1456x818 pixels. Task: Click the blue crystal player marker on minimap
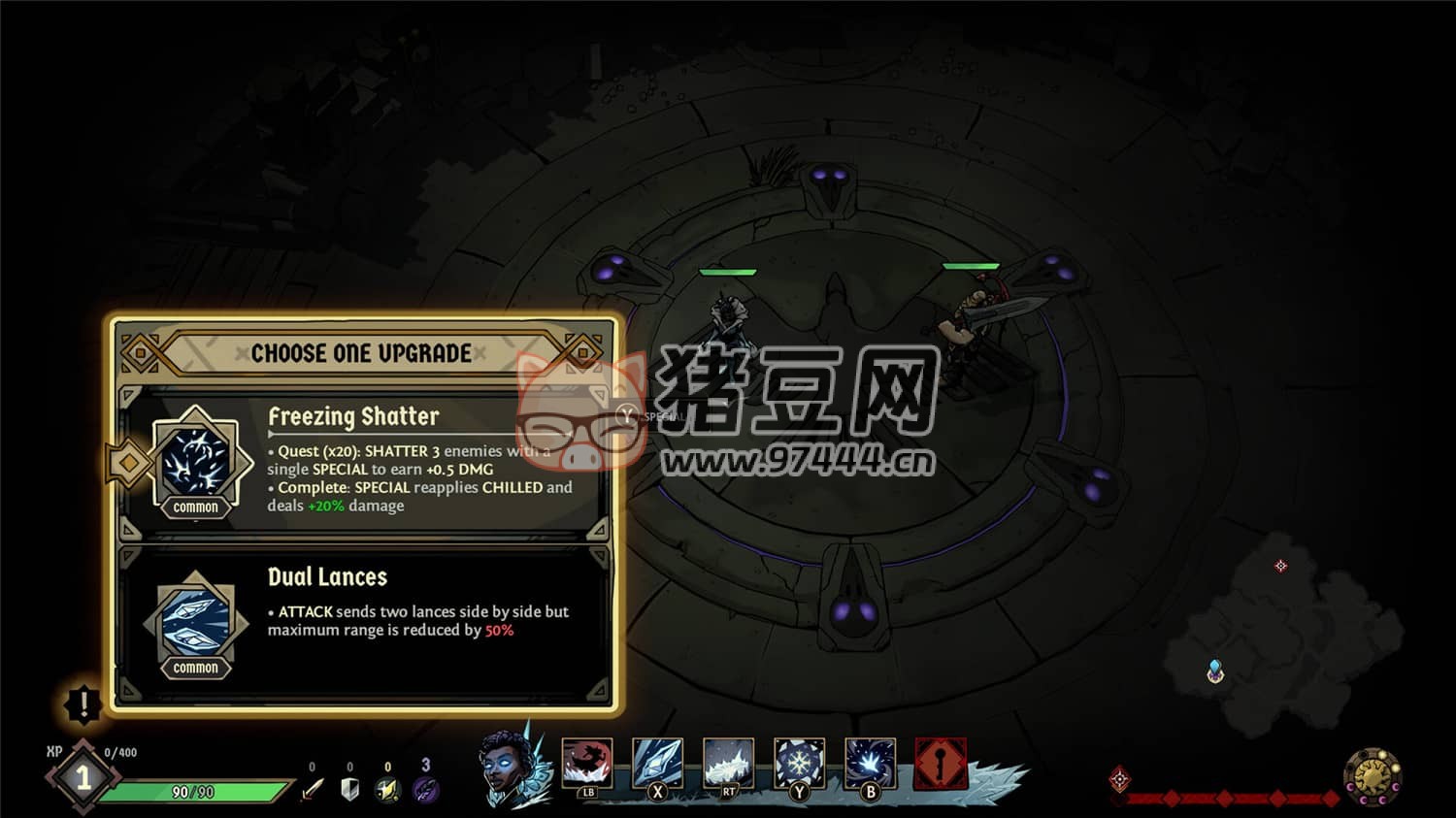1214,671
